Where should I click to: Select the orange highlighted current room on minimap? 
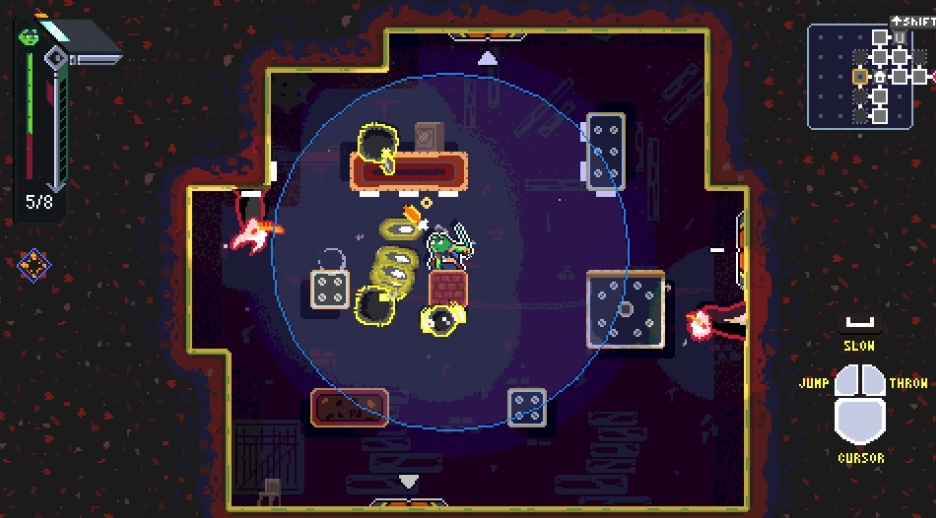tap(859, 76)
